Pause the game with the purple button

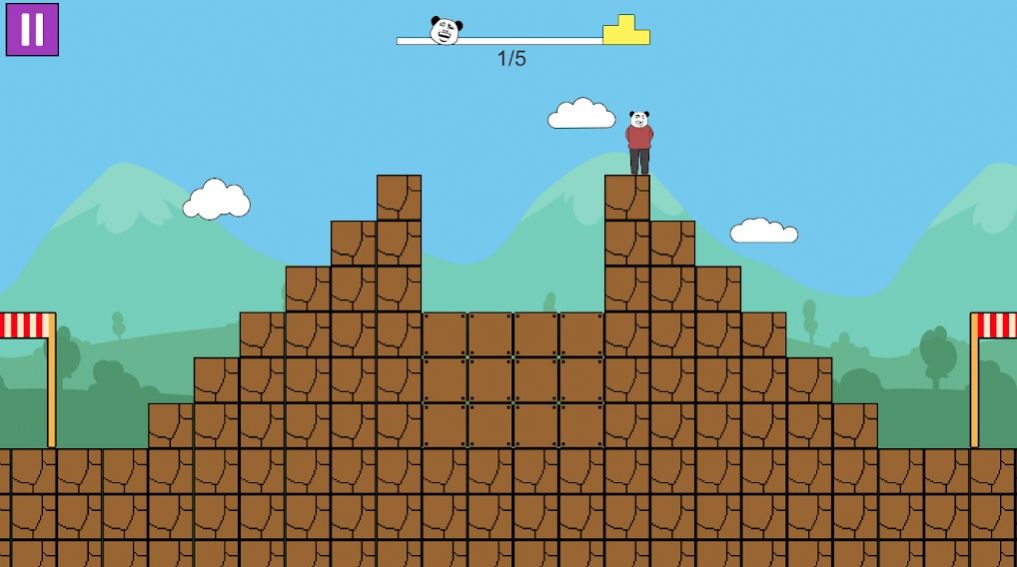click(x=32, y=30)
